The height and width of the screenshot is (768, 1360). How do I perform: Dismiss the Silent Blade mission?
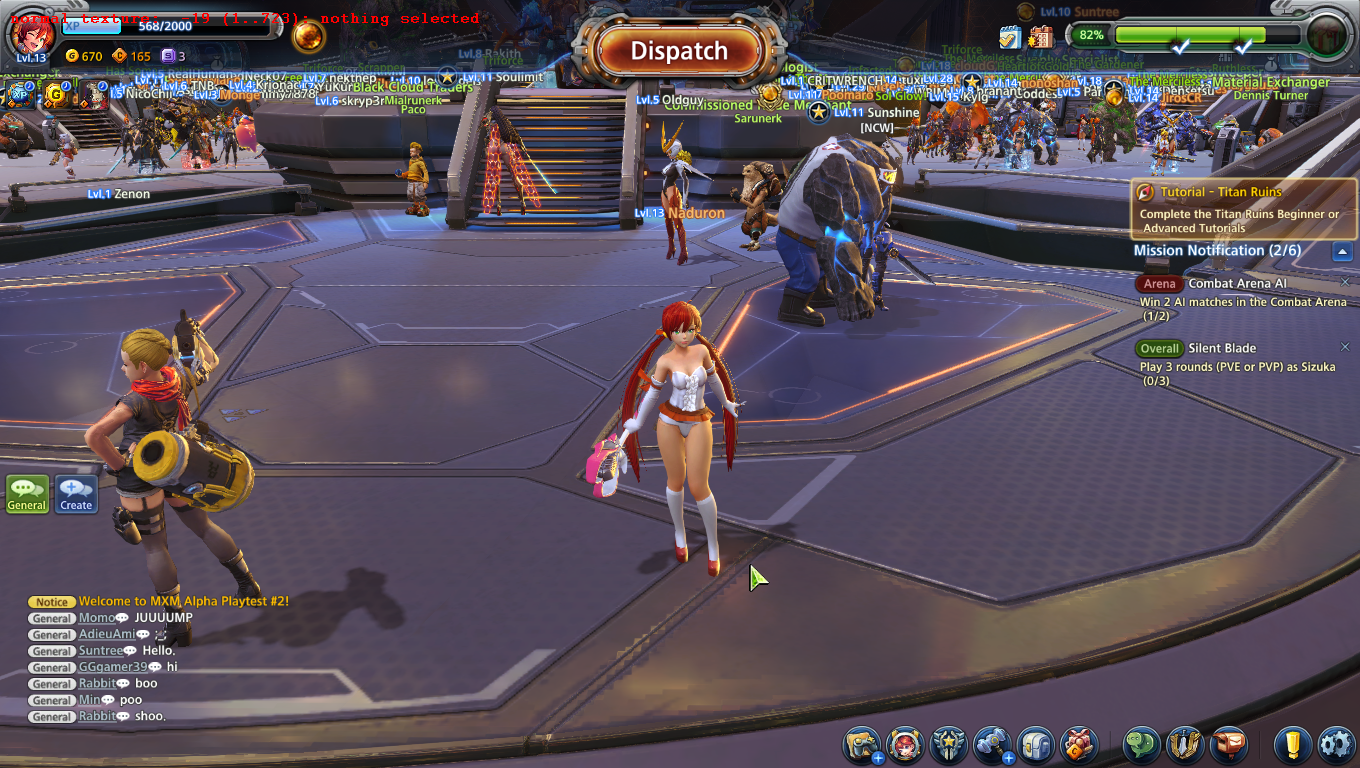(x=1345, y=347)
